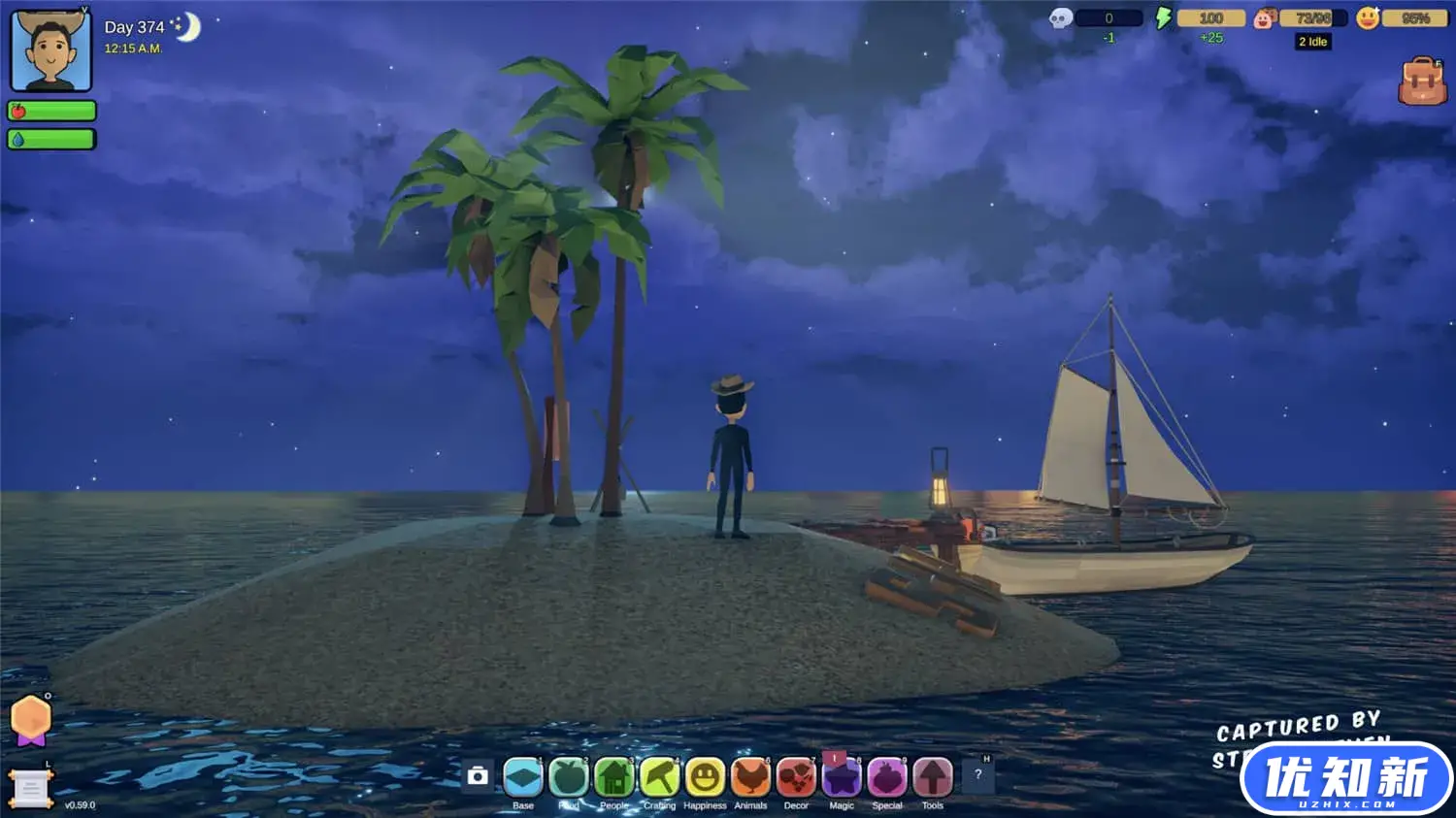Open the Base build category
1456x818 pixels.
tap(523, 777)
